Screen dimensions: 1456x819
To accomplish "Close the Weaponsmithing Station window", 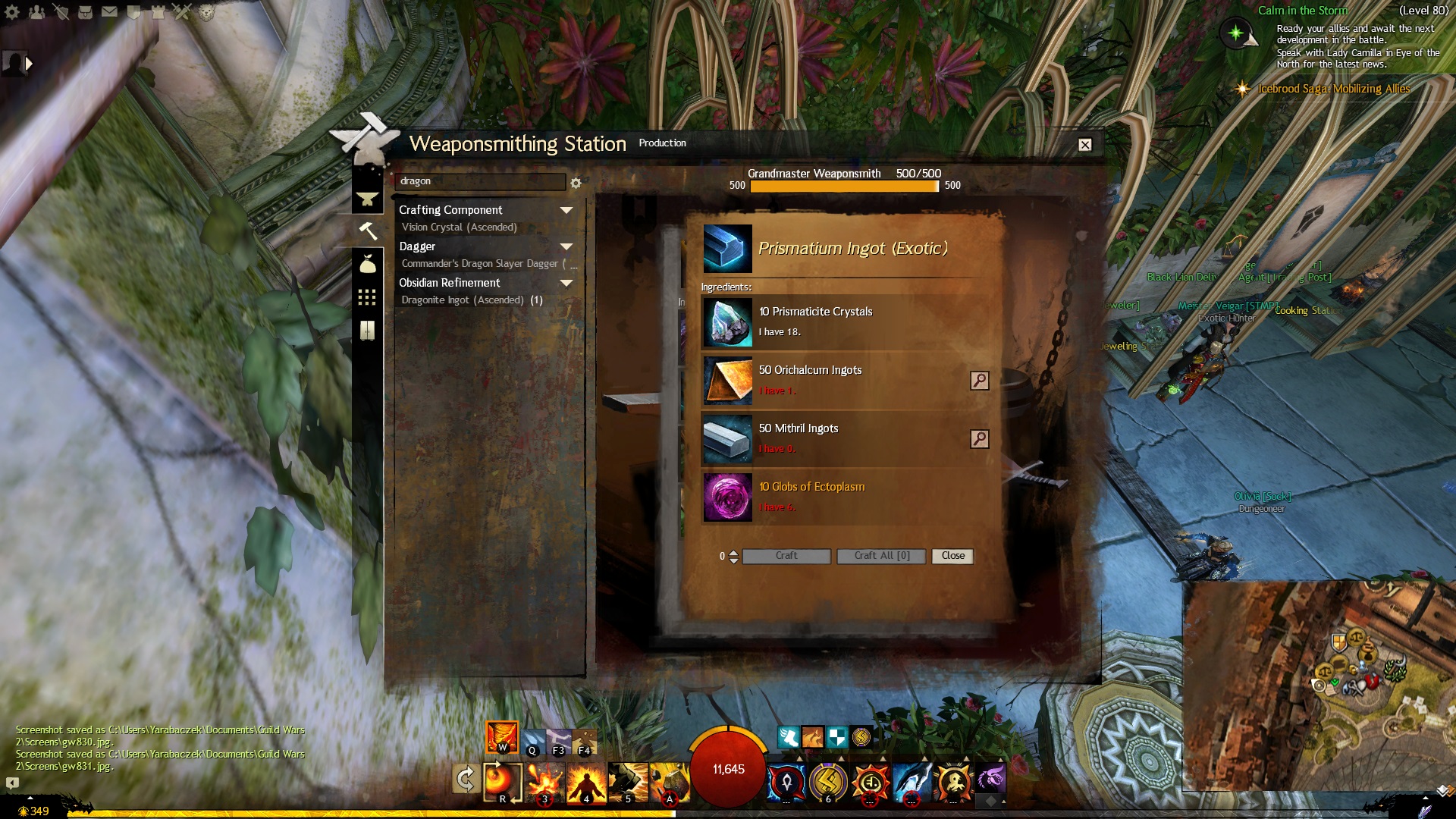I will tap(1085, 145).
